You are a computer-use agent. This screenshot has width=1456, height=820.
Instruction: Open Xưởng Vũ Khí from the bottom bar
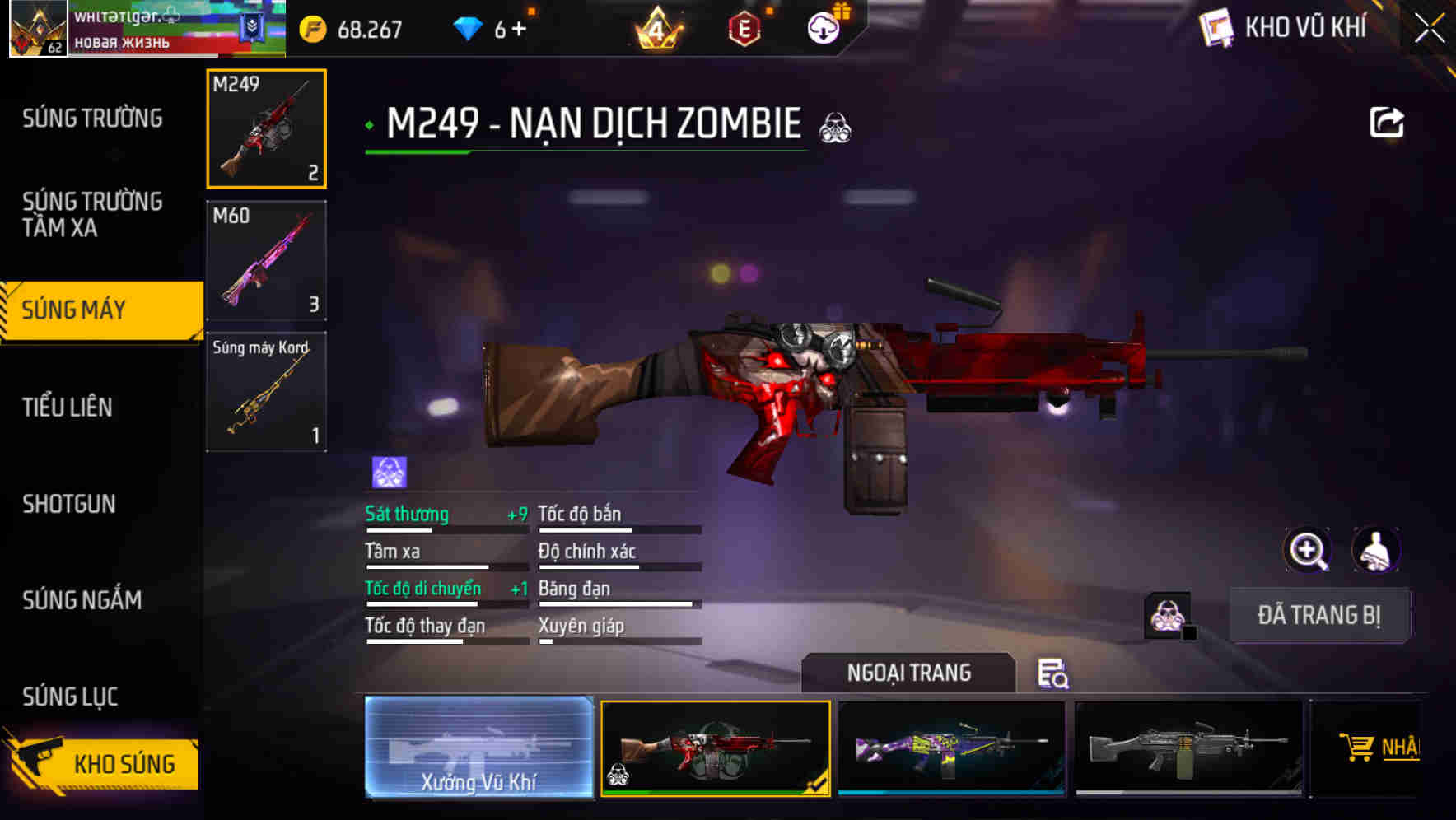480,749
